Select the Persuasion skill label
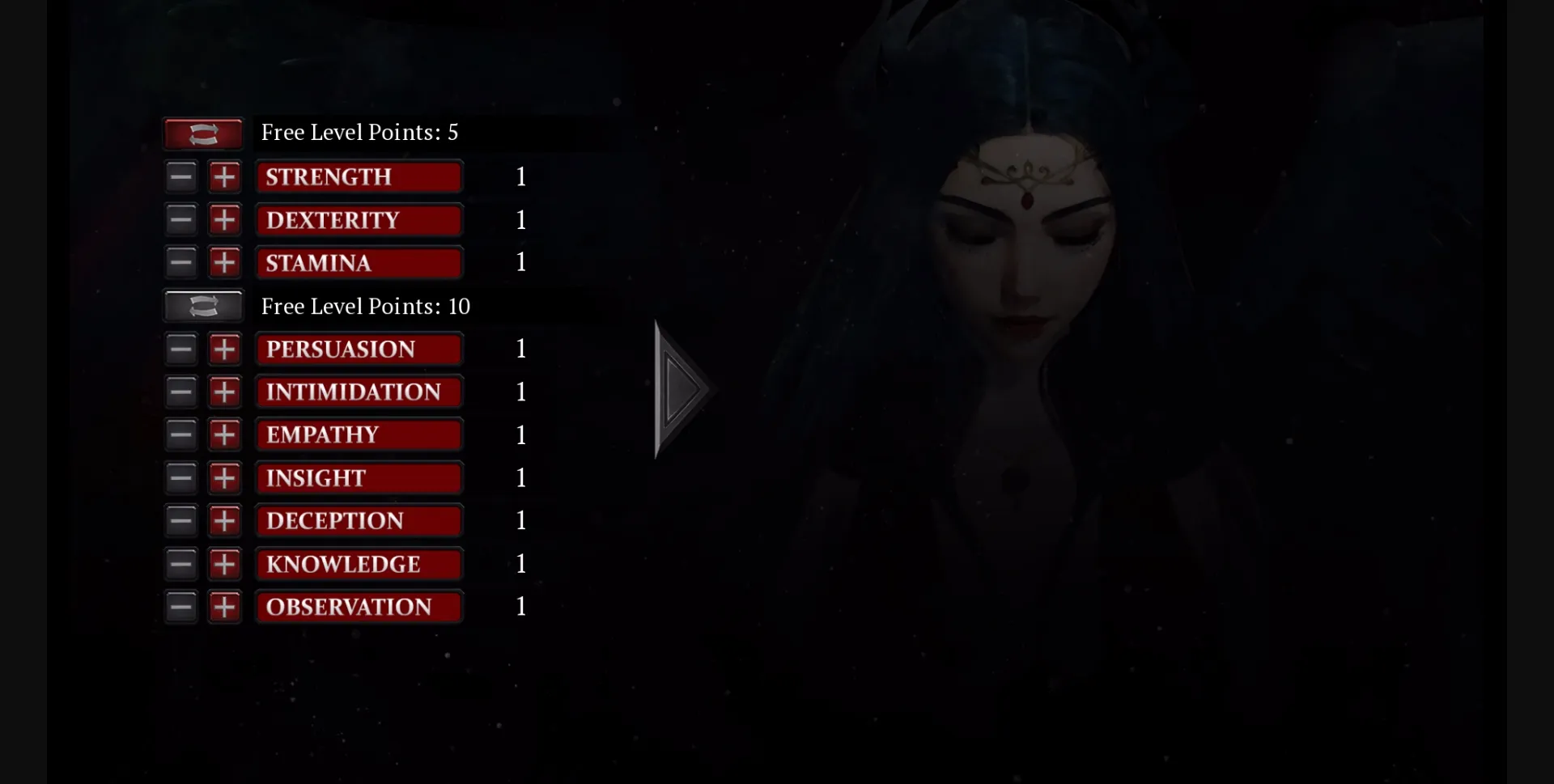 pos(359,349)
